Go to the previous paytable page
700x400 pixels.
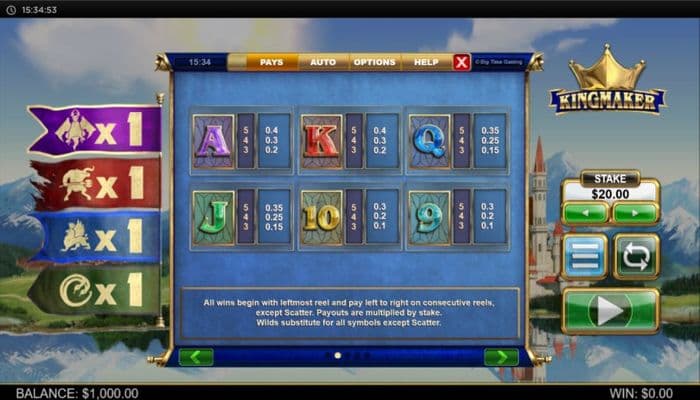[196, 357]
